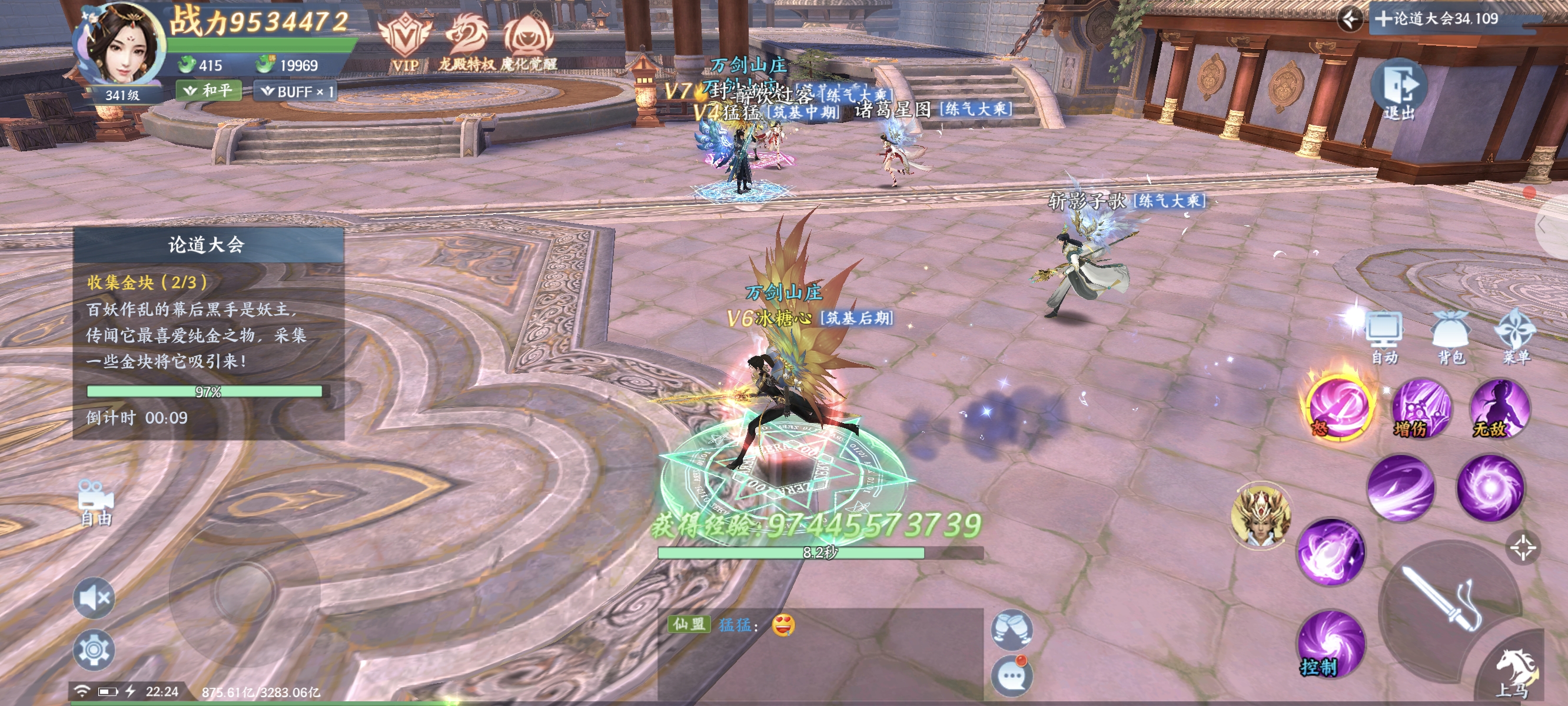Open the chat bubble button
Viewport: 1568px width, 706px height.
(x=1011, y=674)
